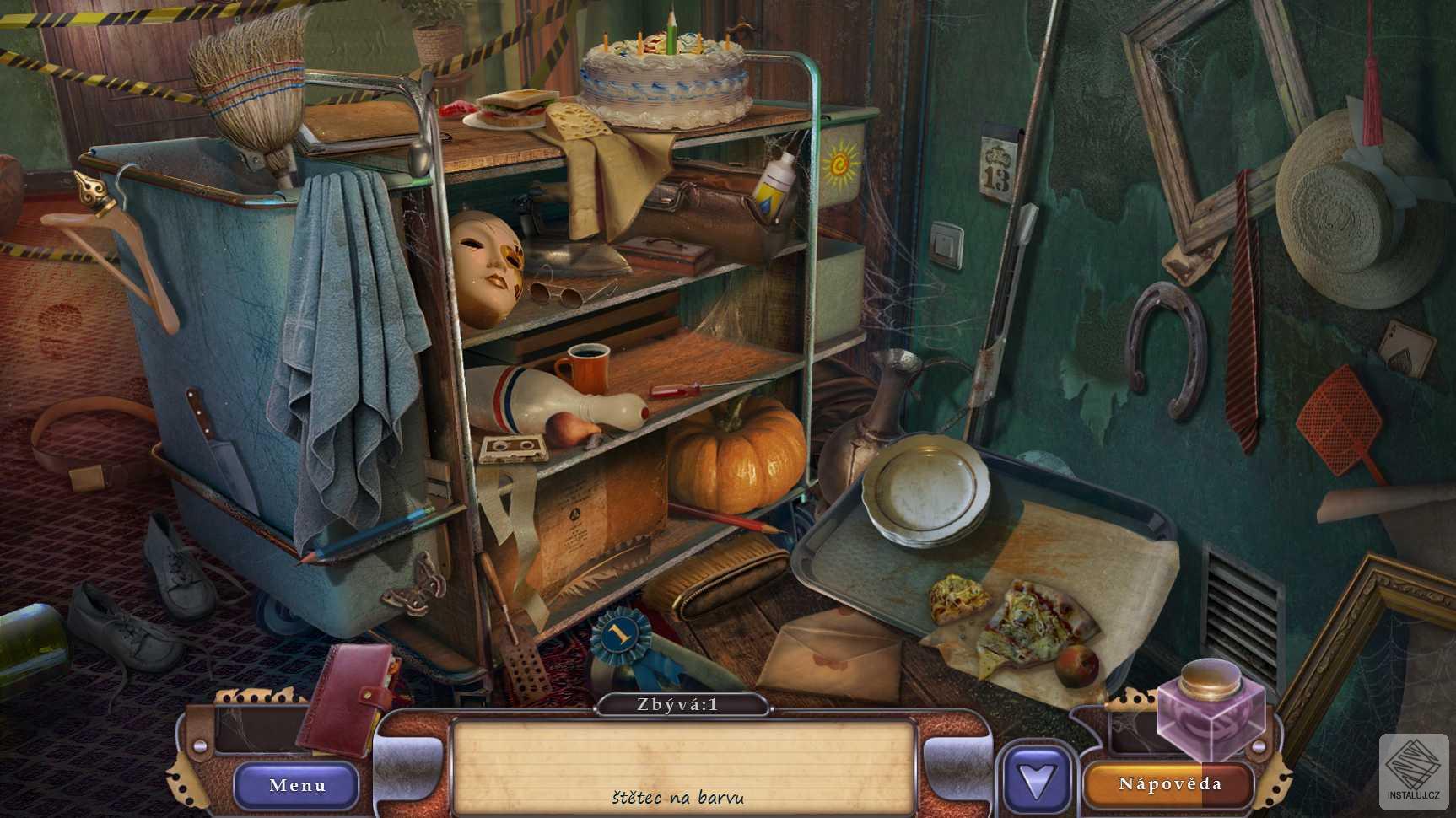Open the Menu button
1456x818 pixels.
(x=297, y=785)
